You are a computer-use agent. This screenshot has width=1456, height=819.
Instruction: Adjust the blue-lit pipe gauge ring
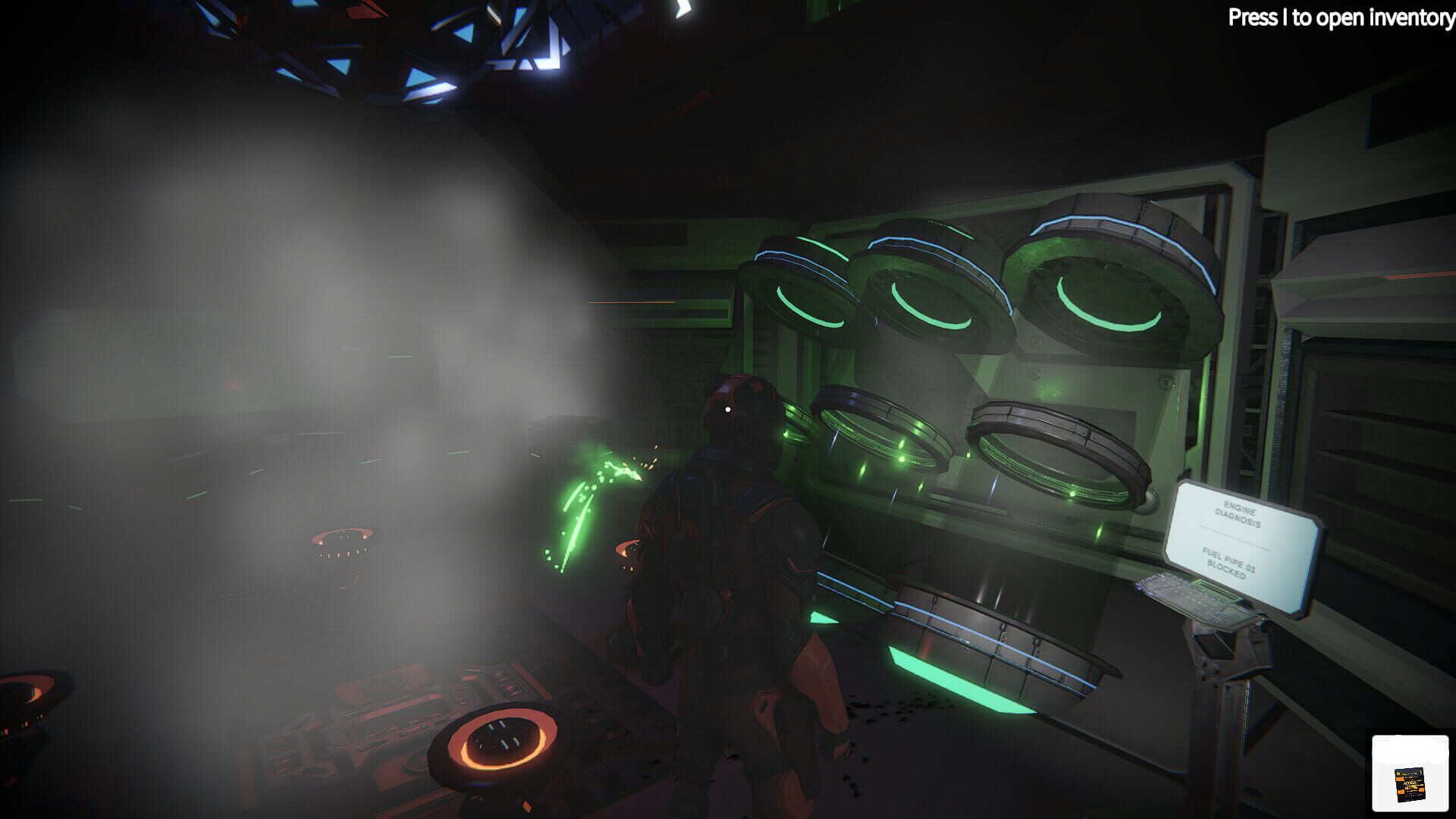click(x=1100, y=227)
